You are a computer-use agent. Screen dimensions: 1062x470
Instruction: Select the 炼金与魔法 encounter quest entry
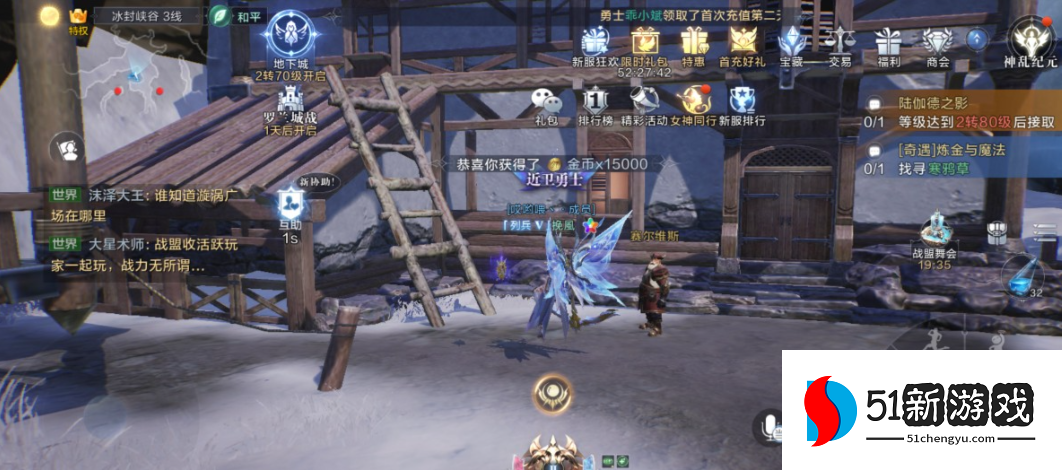tap(960, 159)
